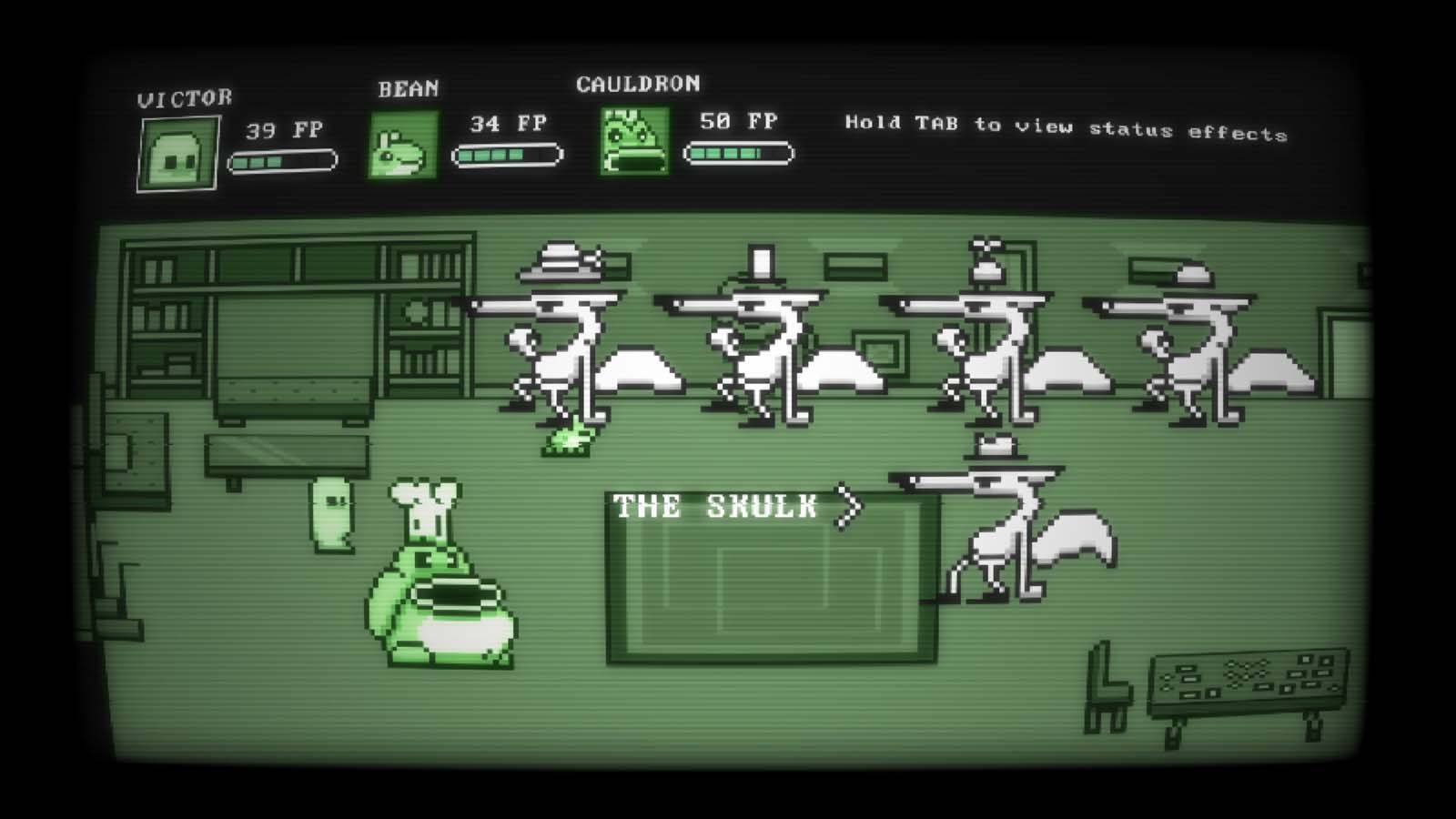Click Victor's FP gauge bar
This screenshot has height=819, width=1456.
282,162
